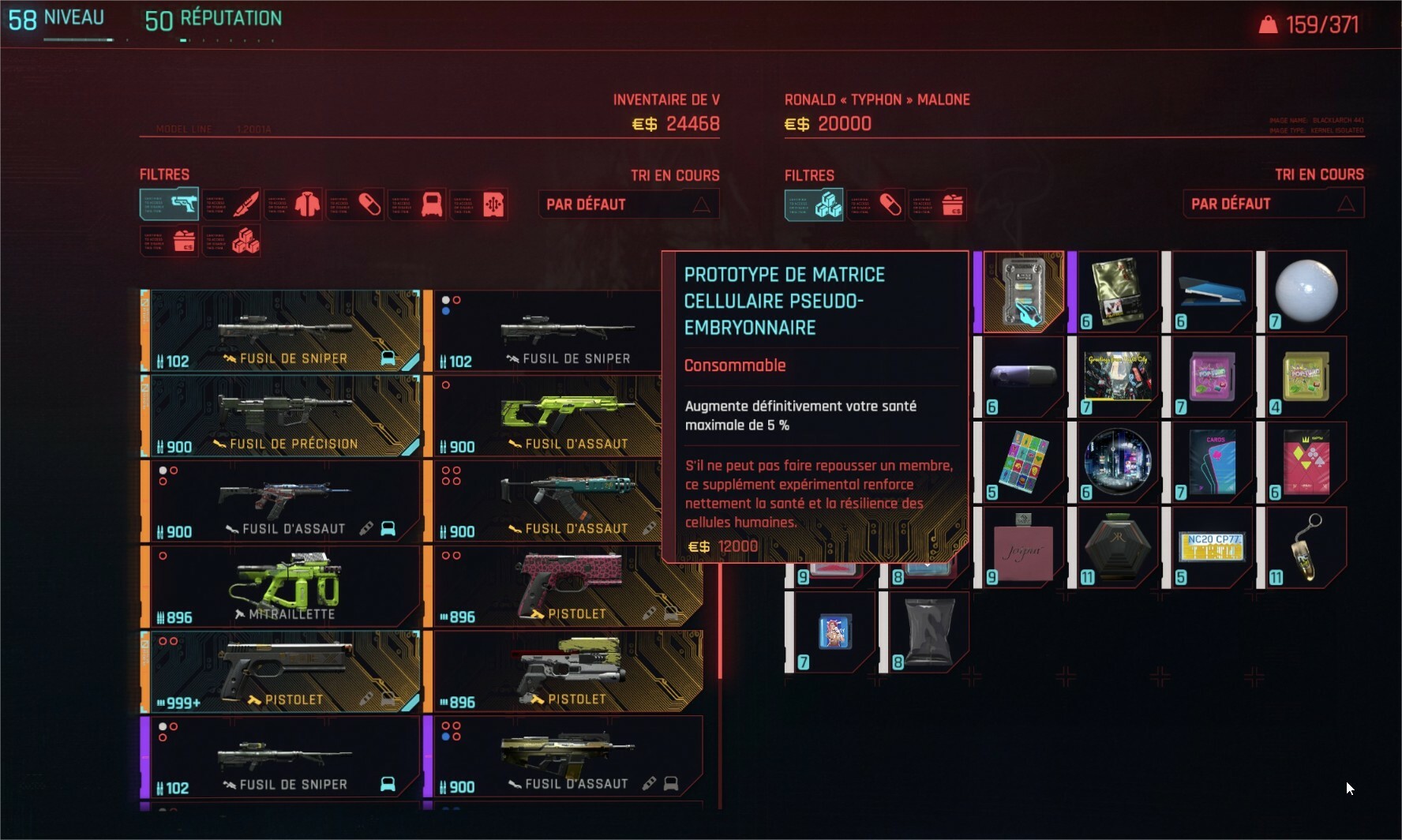Select the silver foil bag item
The image size is (1402, 840).
tap(928, 632)
